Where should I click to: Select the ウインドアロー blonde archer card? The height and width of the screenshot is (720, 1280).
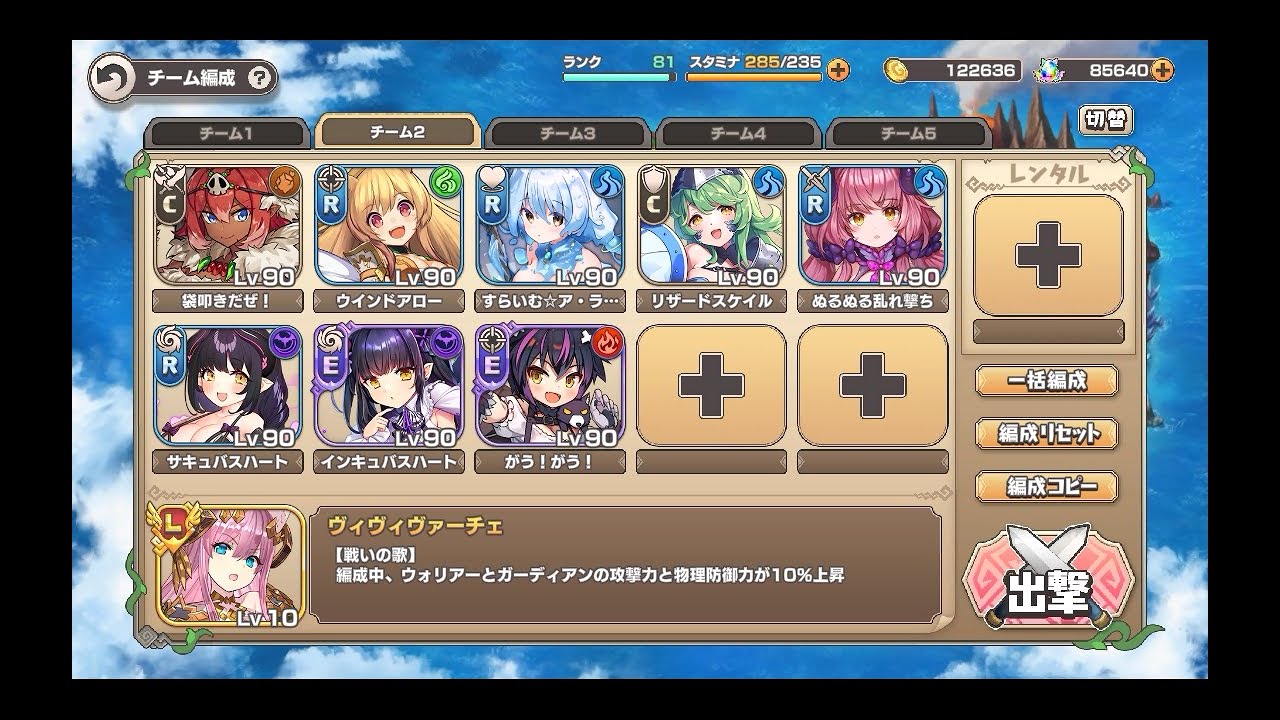click(389, 226)
